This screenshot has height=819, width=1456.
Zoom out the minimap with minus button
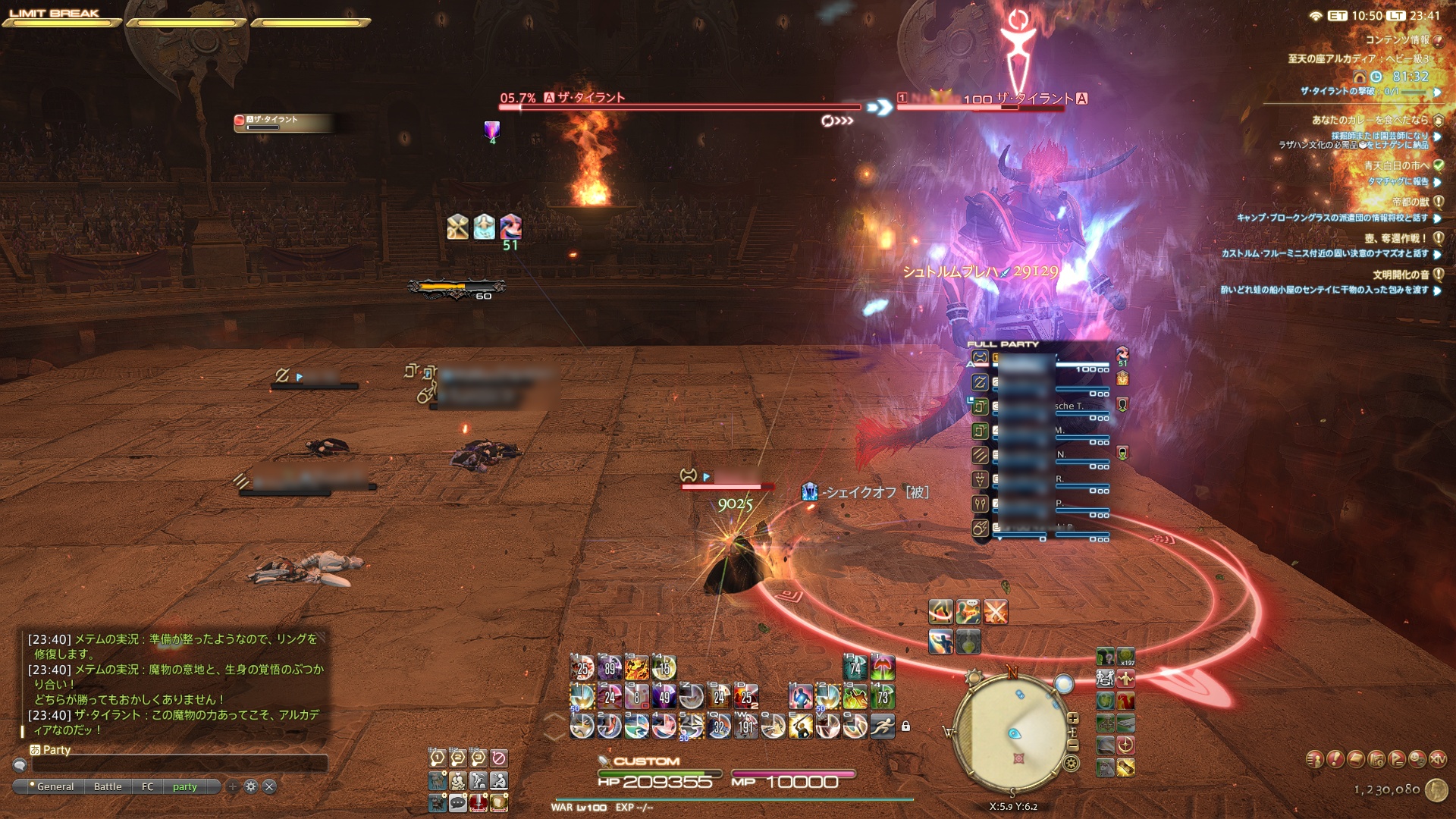tap(1072, 746)
